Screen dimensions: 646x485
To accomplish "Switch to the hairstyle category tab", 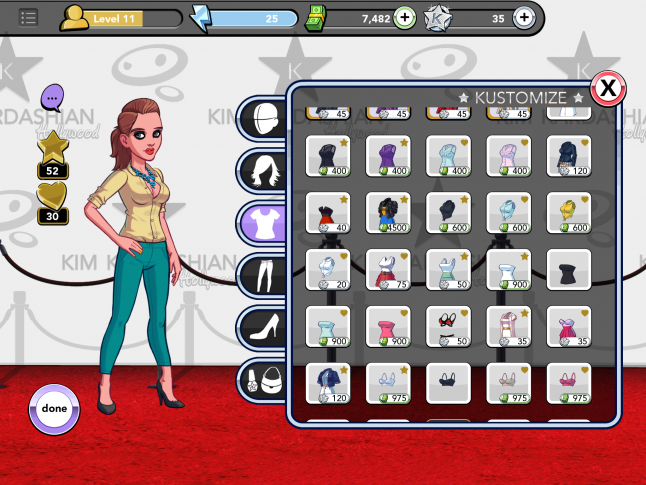I will point(265,169).
